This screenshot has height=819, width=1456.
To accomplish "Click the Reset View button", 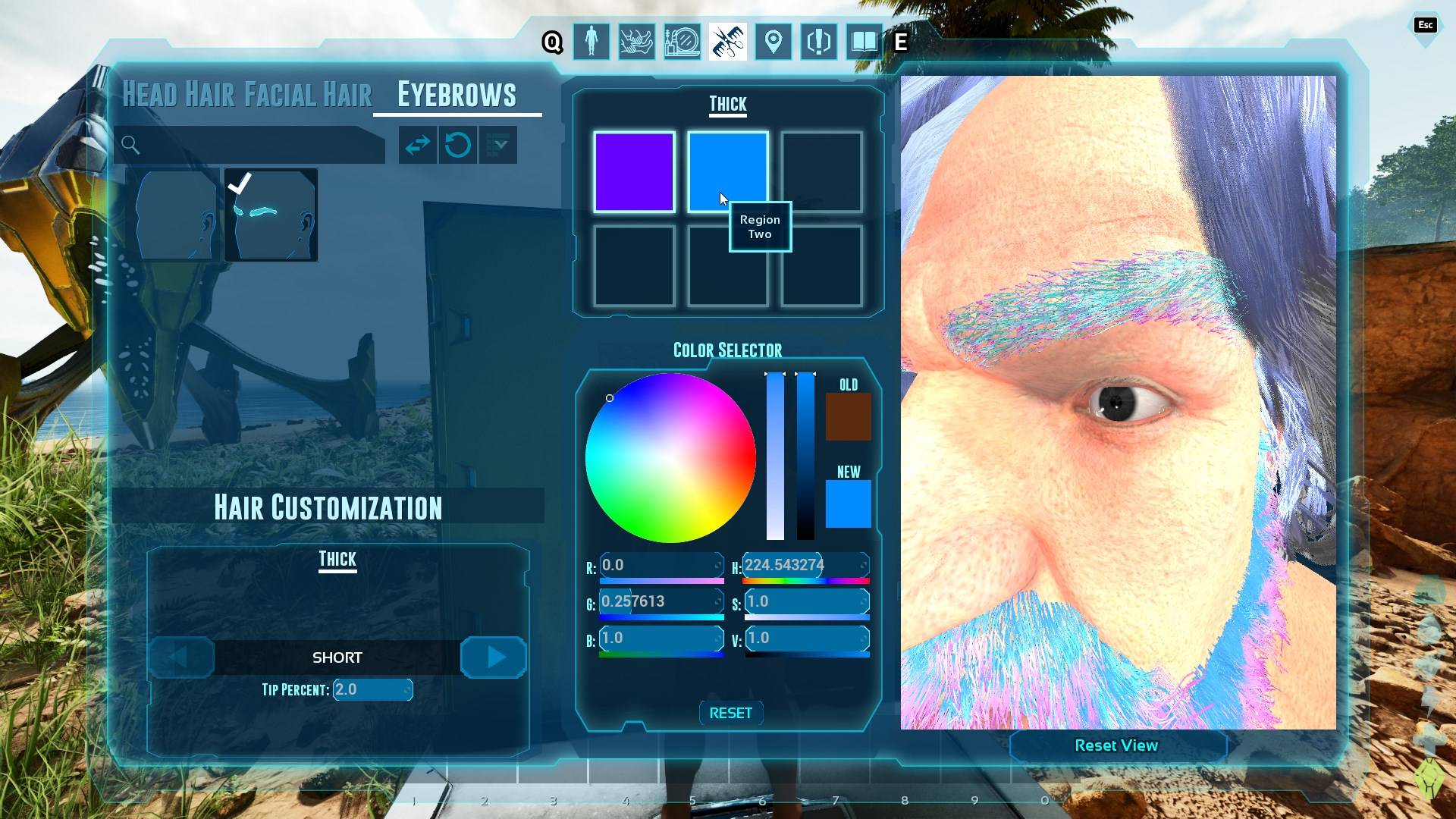I will tap(1116, 745).
